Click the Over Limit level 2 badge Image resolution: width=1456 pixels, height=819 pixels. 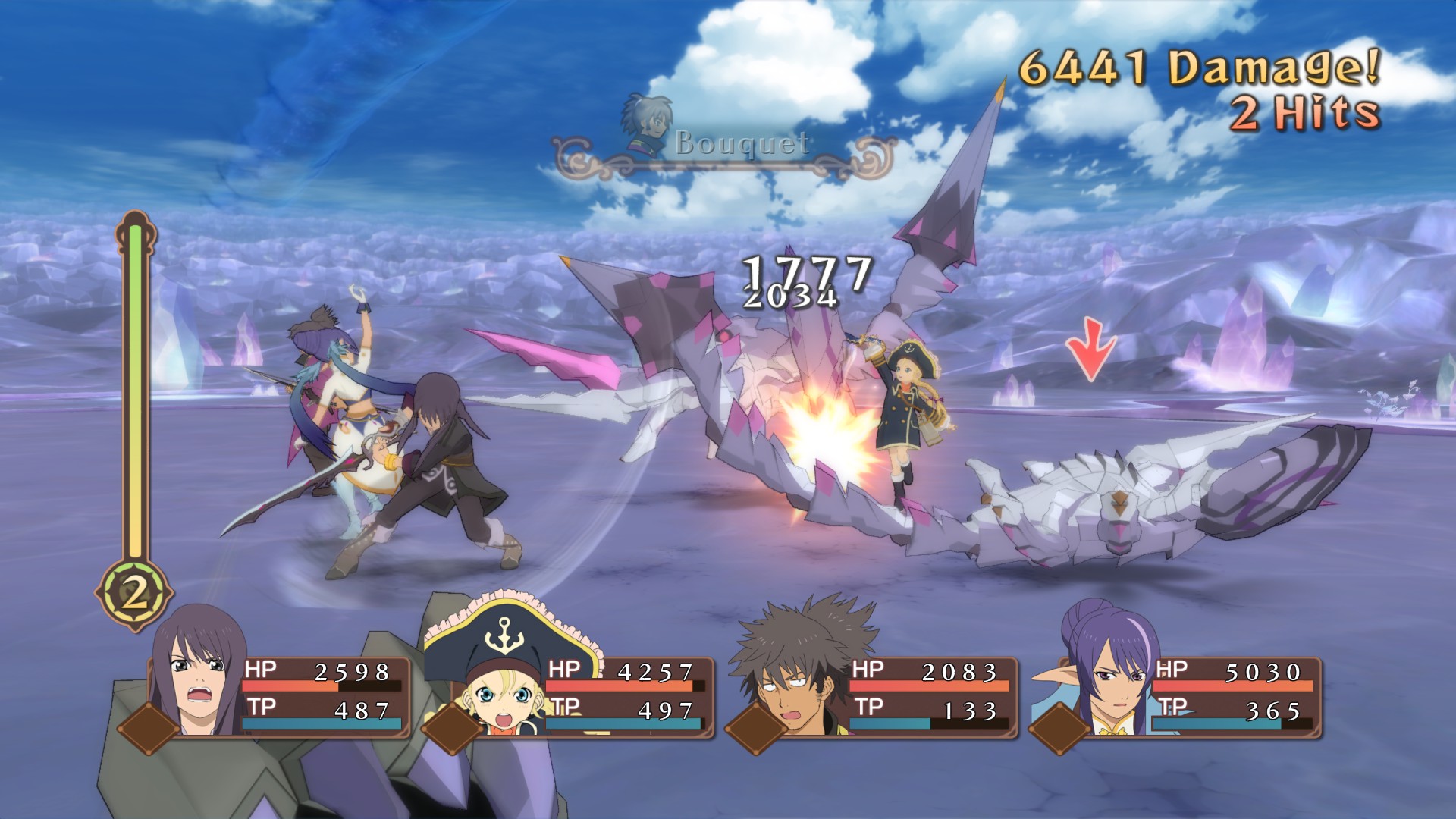pyautogui.click(x=134, y=594)
